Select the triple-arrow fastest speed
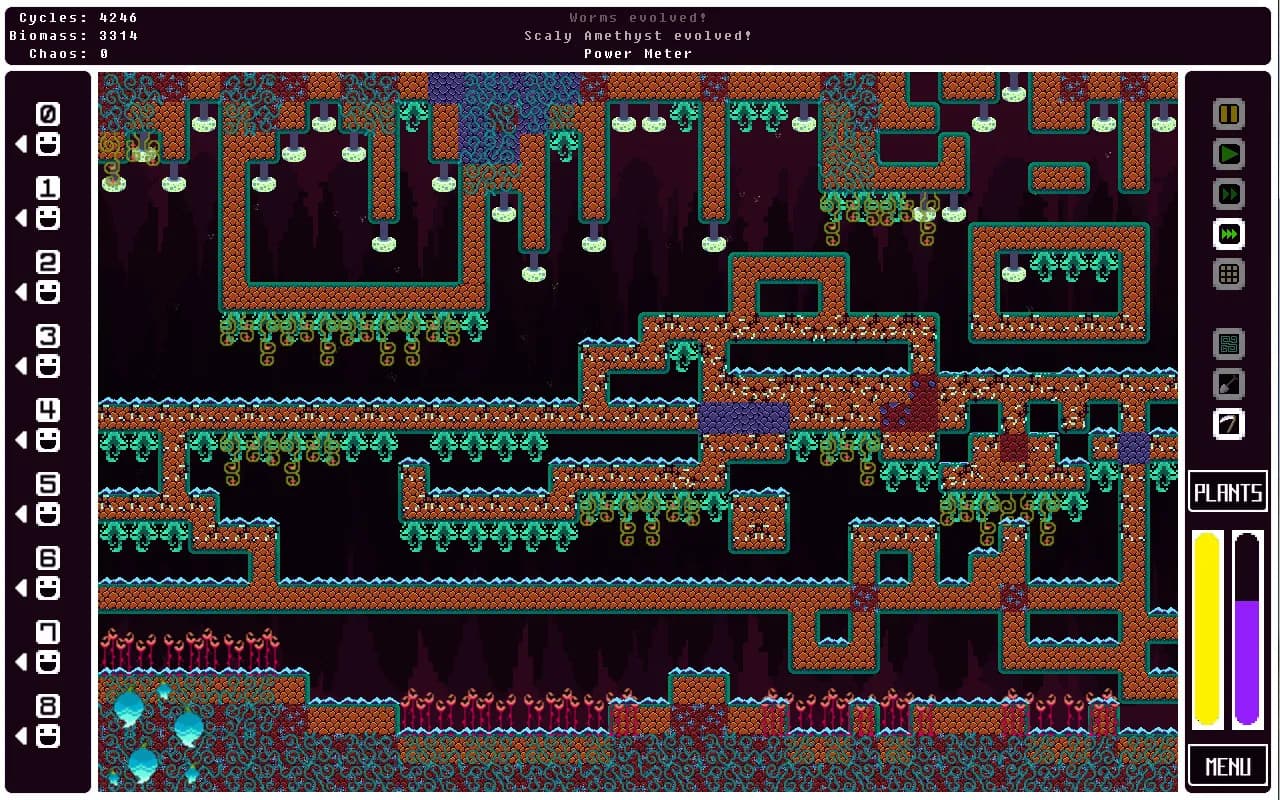This screenshot has height=800, width=1280. 1229,234
